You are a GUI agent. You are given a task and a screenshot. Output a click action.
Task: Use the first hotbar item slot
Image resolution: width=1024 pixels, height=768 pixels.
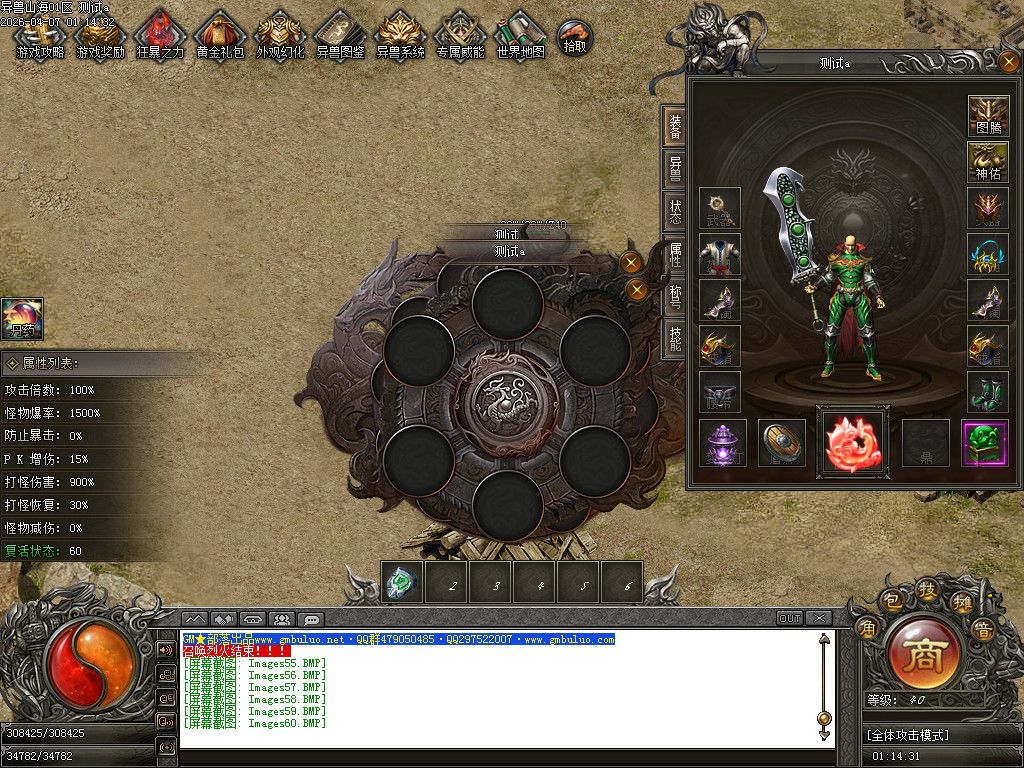[402, 582]
